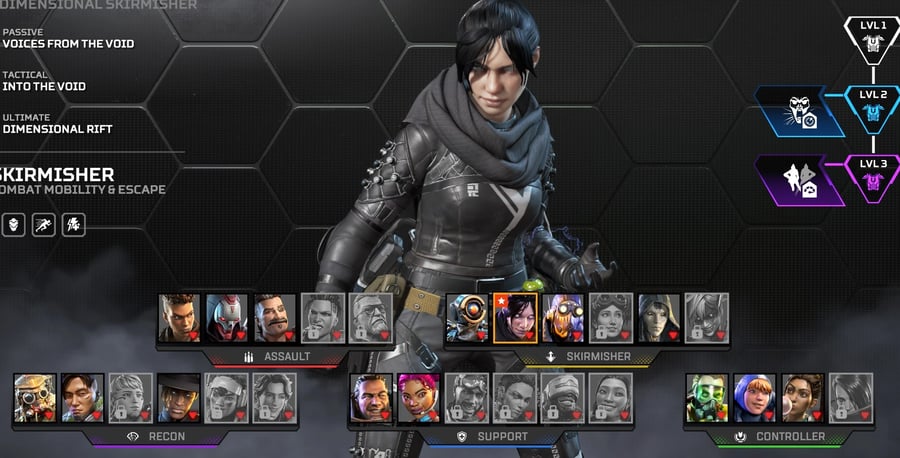The image size is (900, 458).
Task: Select Bangalore in the Assault row
Action: pos(179,318)
